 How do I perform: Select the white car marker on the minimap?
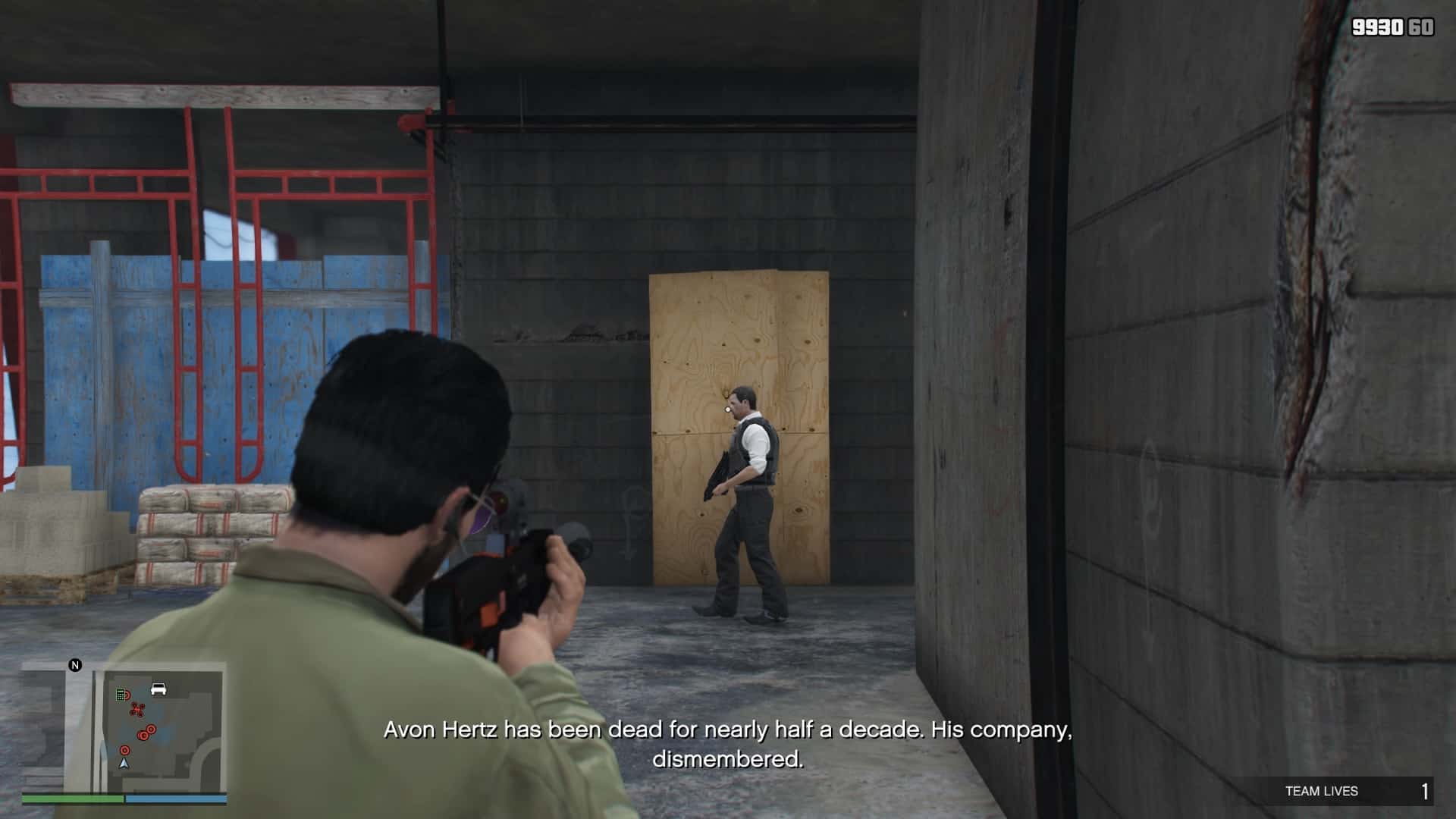(158, 689)
